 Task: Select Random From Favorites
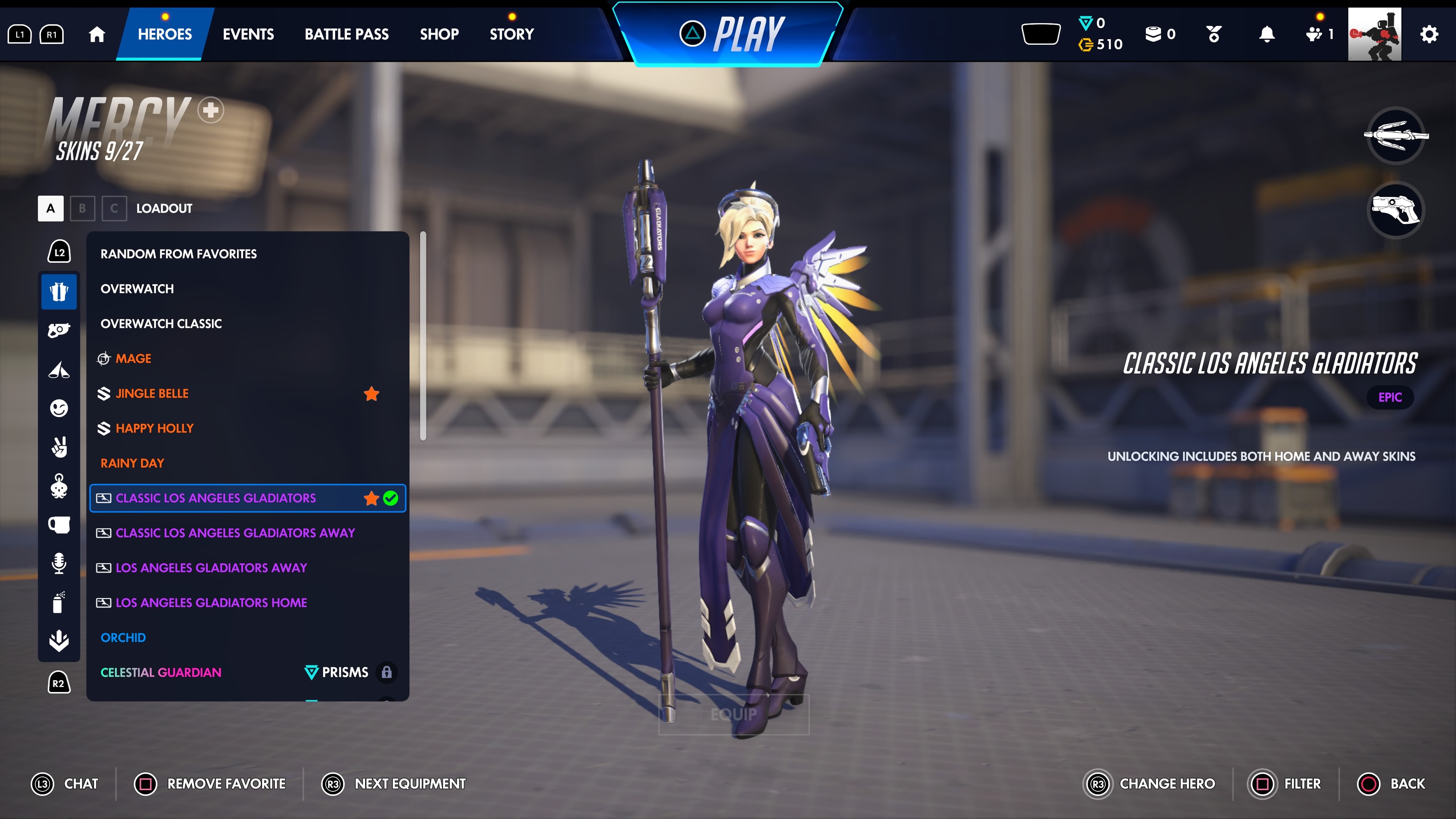coord(179,254)
